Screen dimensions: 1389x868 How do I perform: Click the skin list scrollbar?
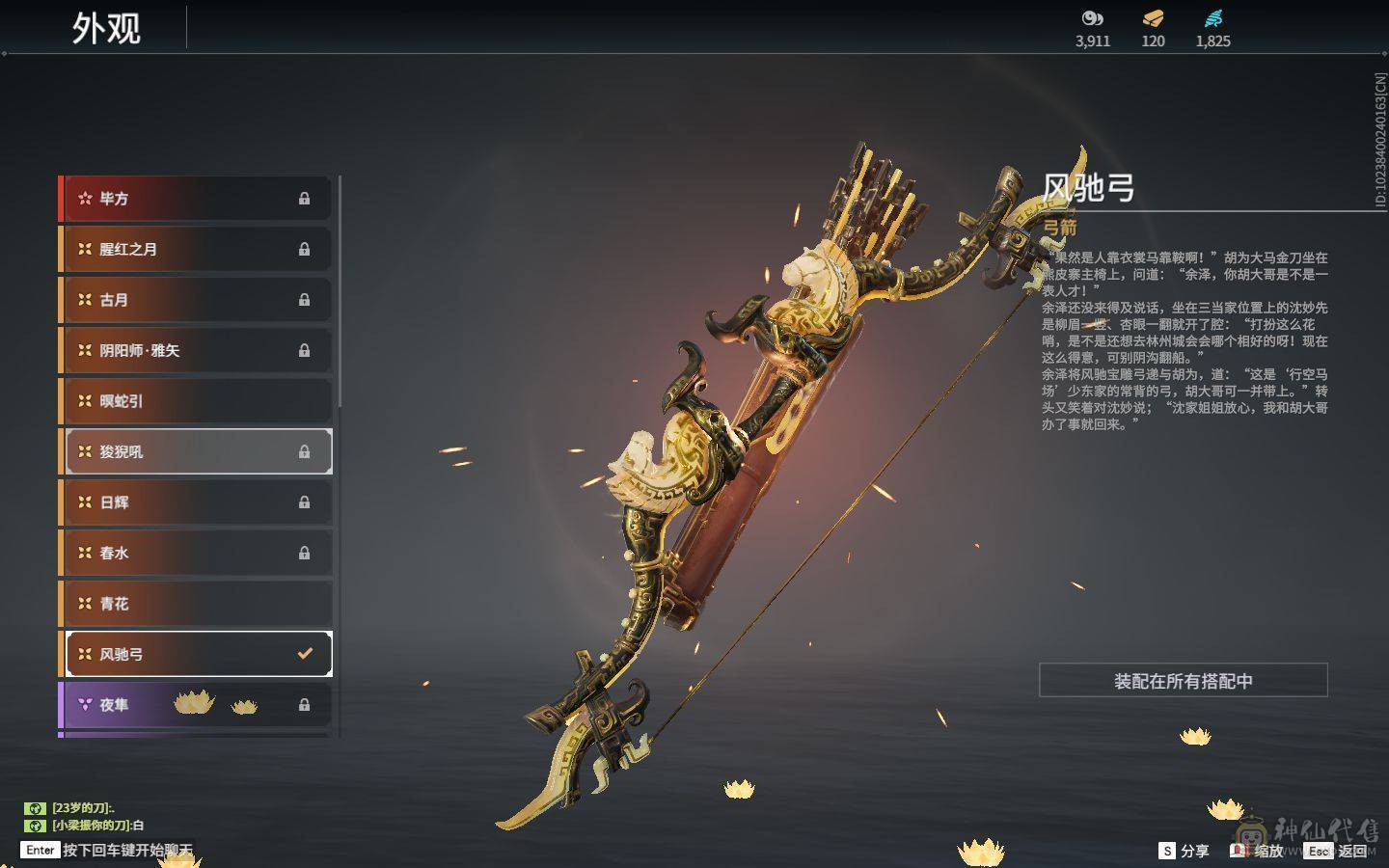click(340, 289)
